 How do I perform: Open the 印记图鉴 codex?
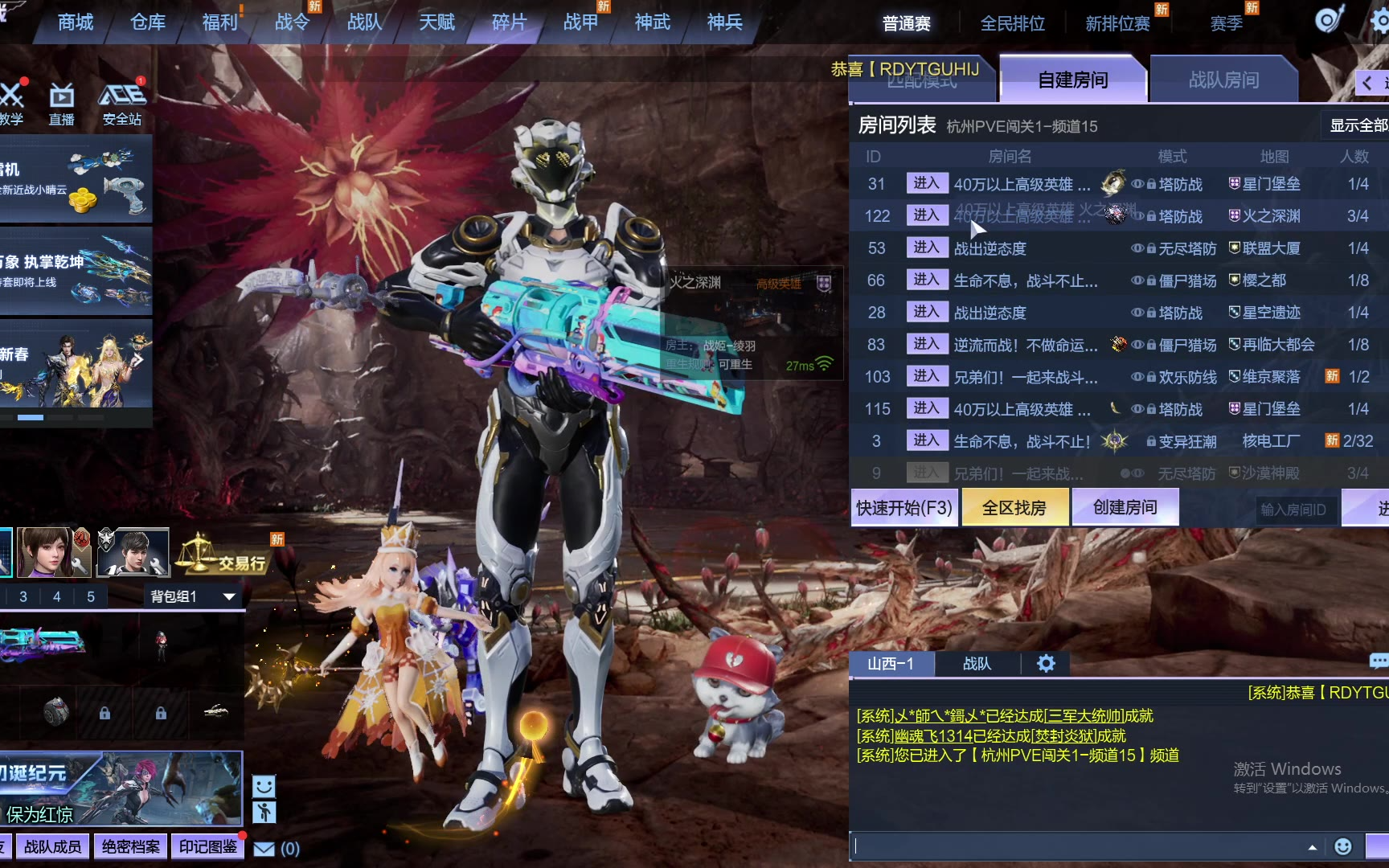click(207, 846)
